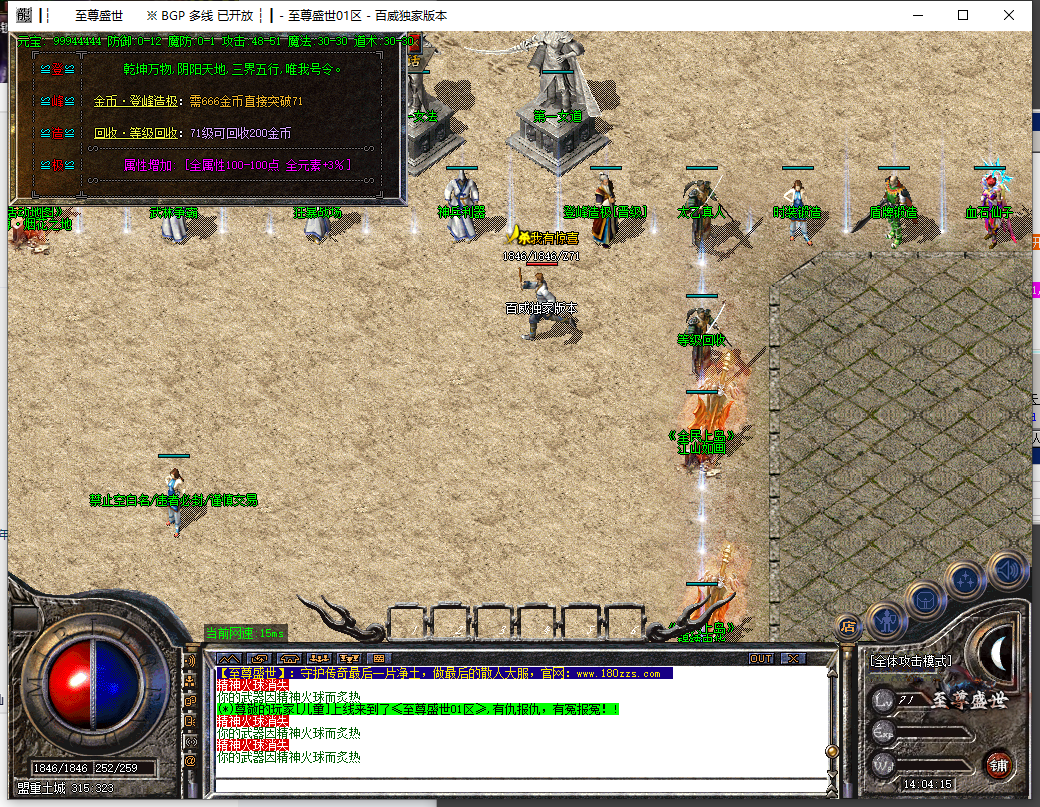
Task: Toggle the sound speaker icon
Action: click(1008, 570)
